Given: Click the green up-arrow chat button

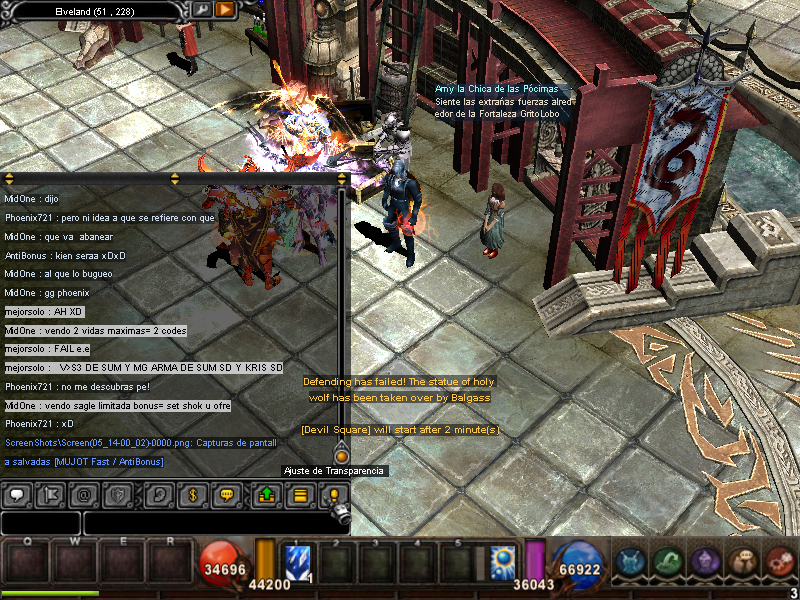Looking at the screenshot, I should pyautogui.click(x=267, y=494).
